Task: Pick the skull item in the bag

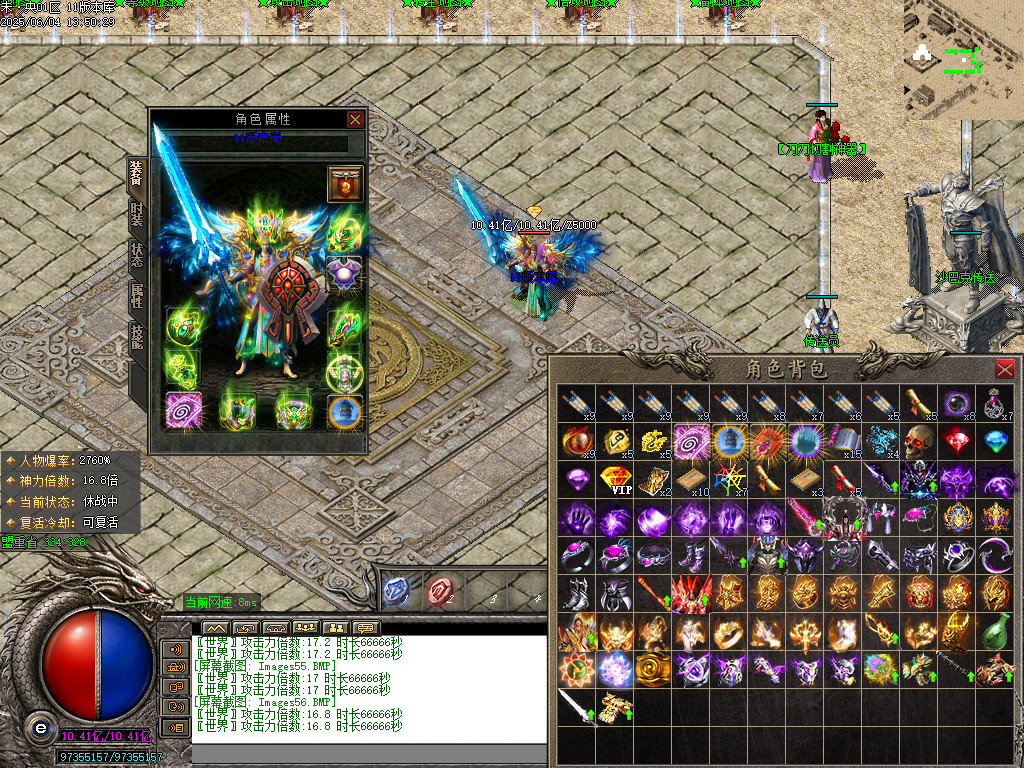Action: pyautogui.click(x=919, y=440)
